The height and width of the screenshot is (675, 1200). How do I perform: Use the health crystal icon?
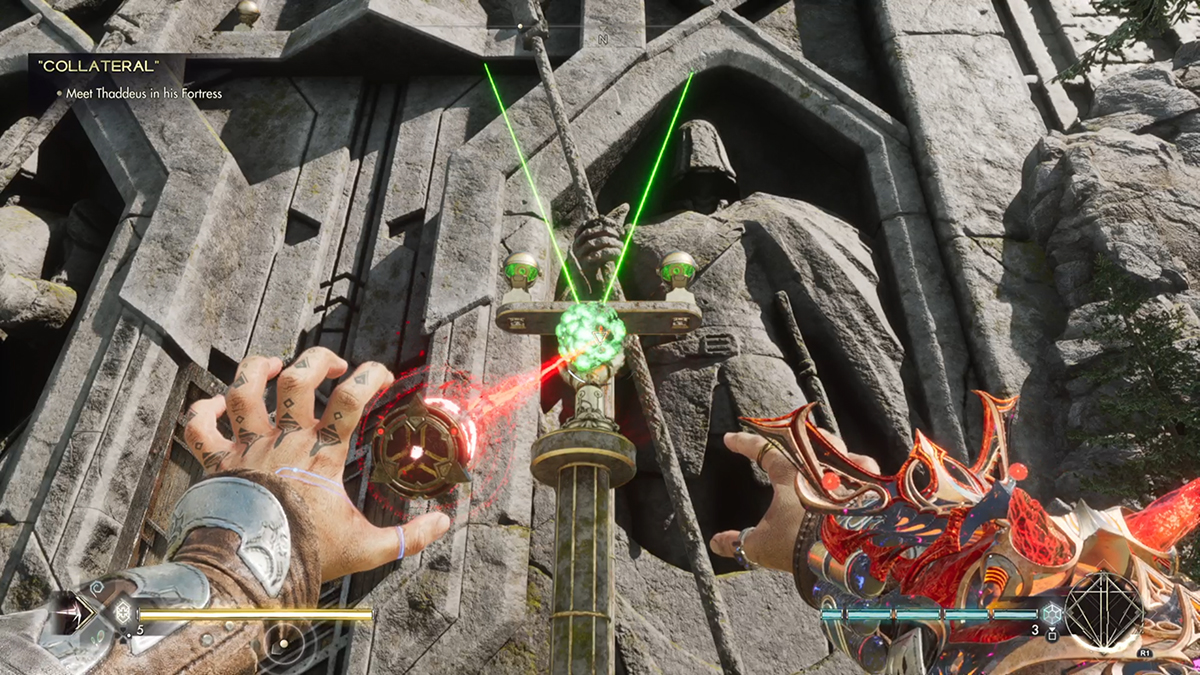[x=124, y=612]
